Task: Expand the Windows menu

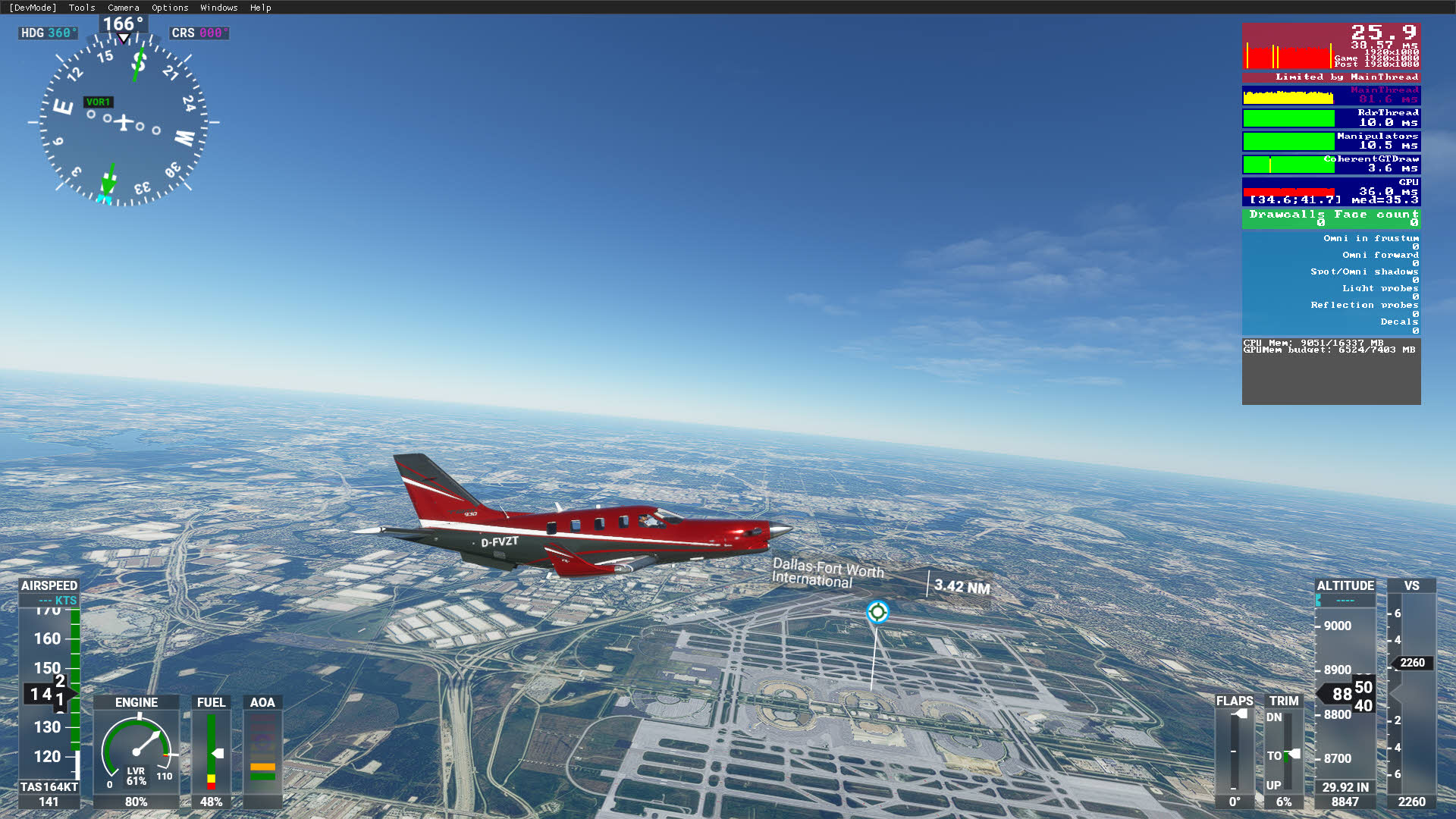Action: [x=218, y=8]
